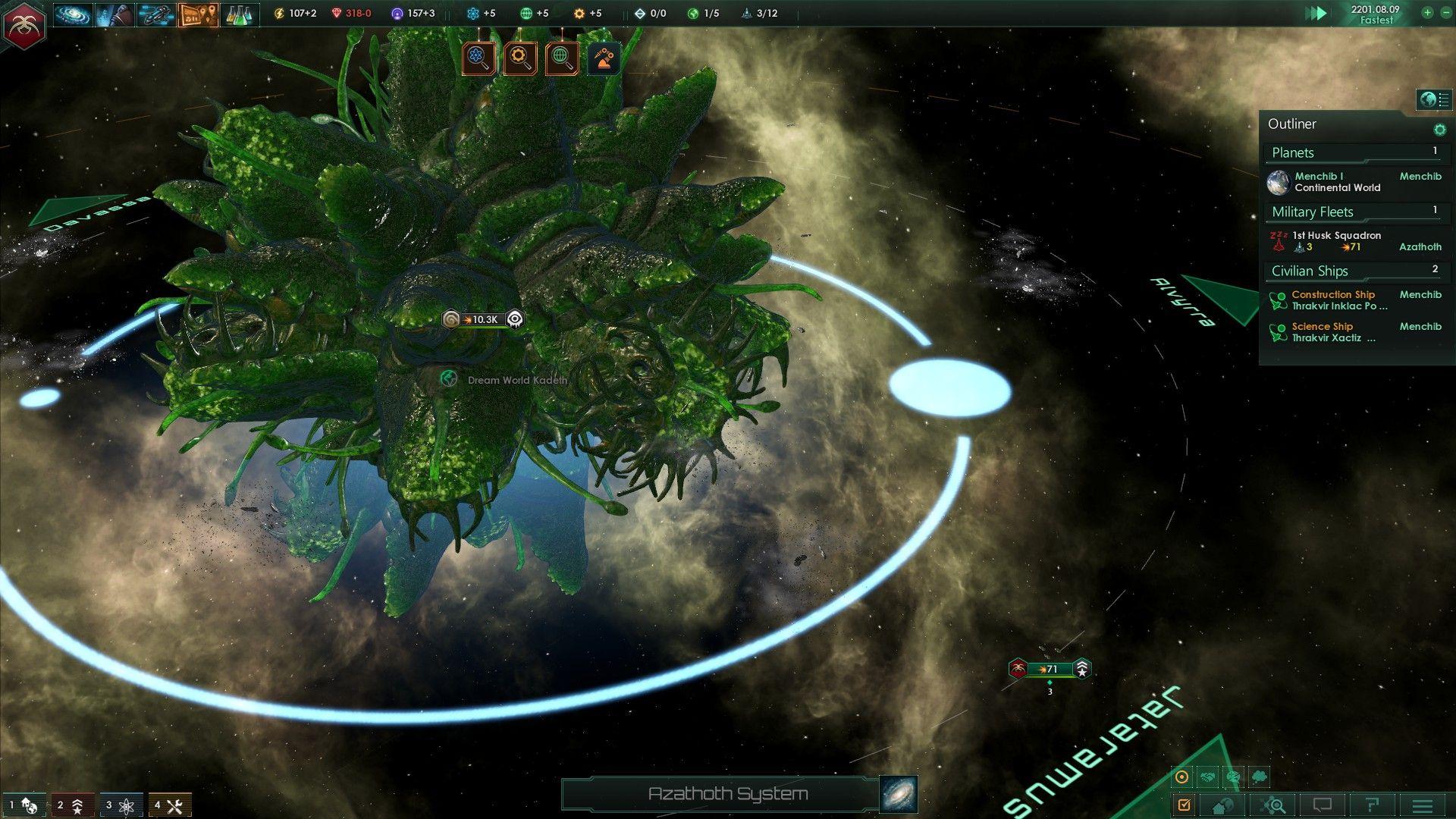Click the physics research alert icon

point(479,58)
